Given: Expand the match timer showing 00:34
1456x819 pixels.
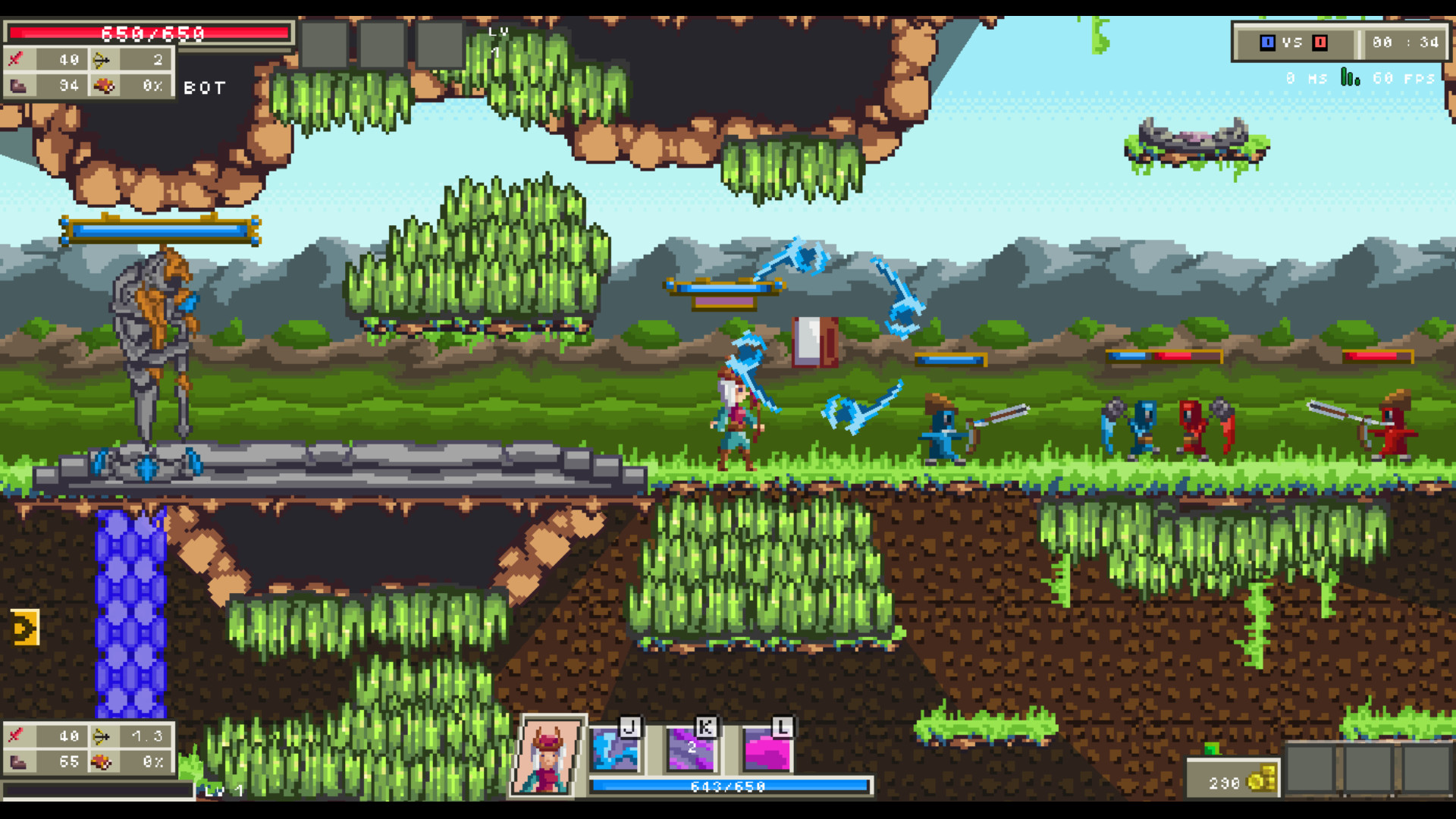Looking at the screenshot, I should (1404, 43).
